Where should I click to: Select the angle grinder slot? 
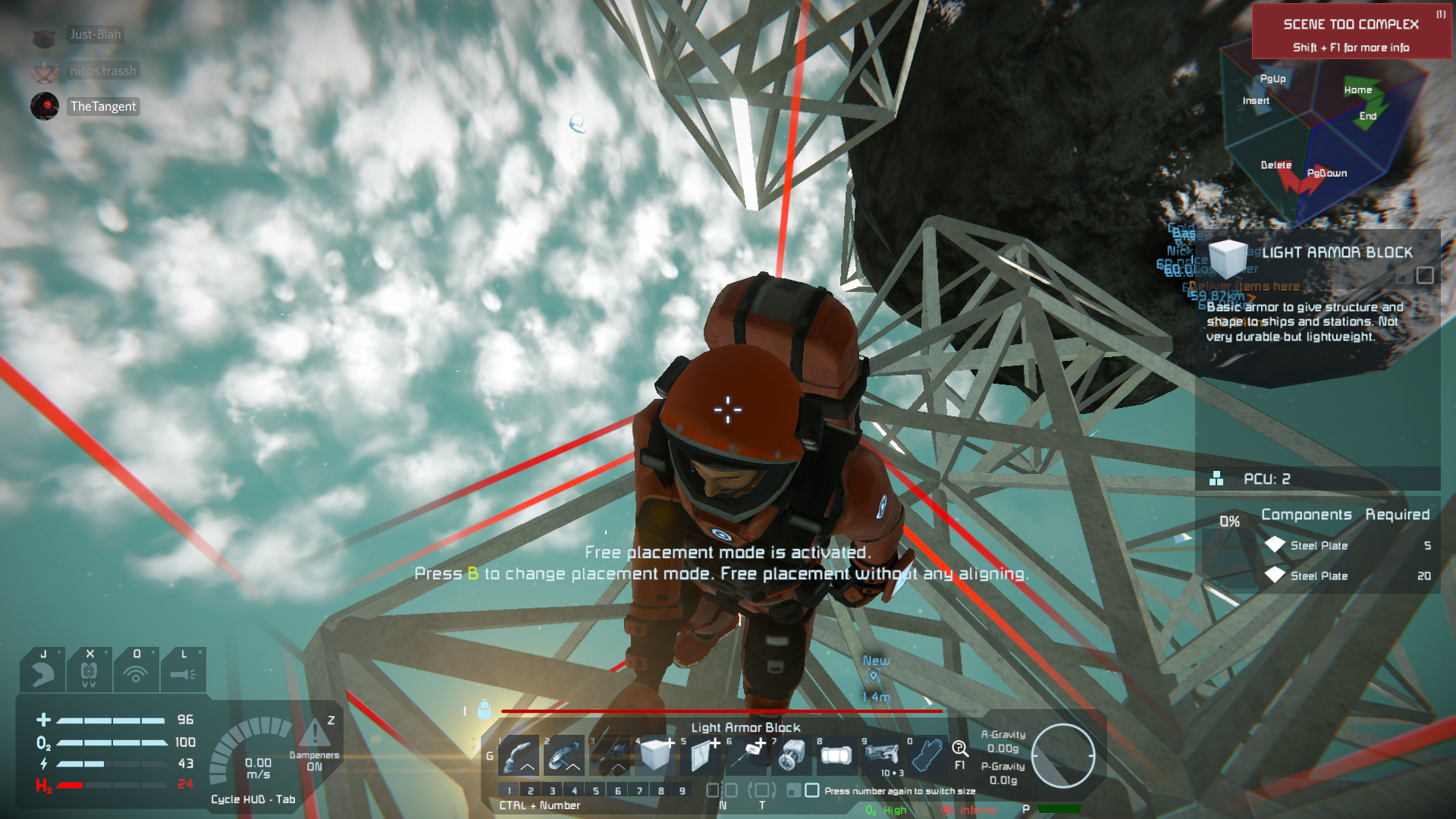[564, 755]
